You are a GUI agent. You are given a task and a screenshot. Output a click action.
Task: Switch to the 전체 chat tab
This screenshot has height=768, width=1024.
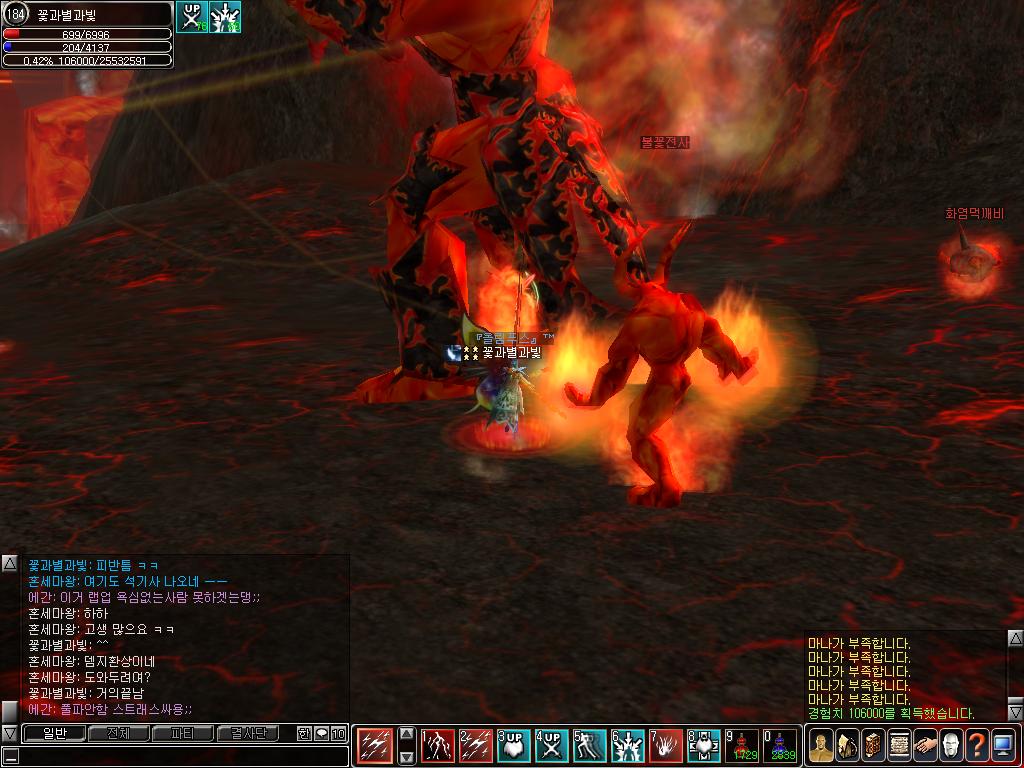(x=118, y=733)
